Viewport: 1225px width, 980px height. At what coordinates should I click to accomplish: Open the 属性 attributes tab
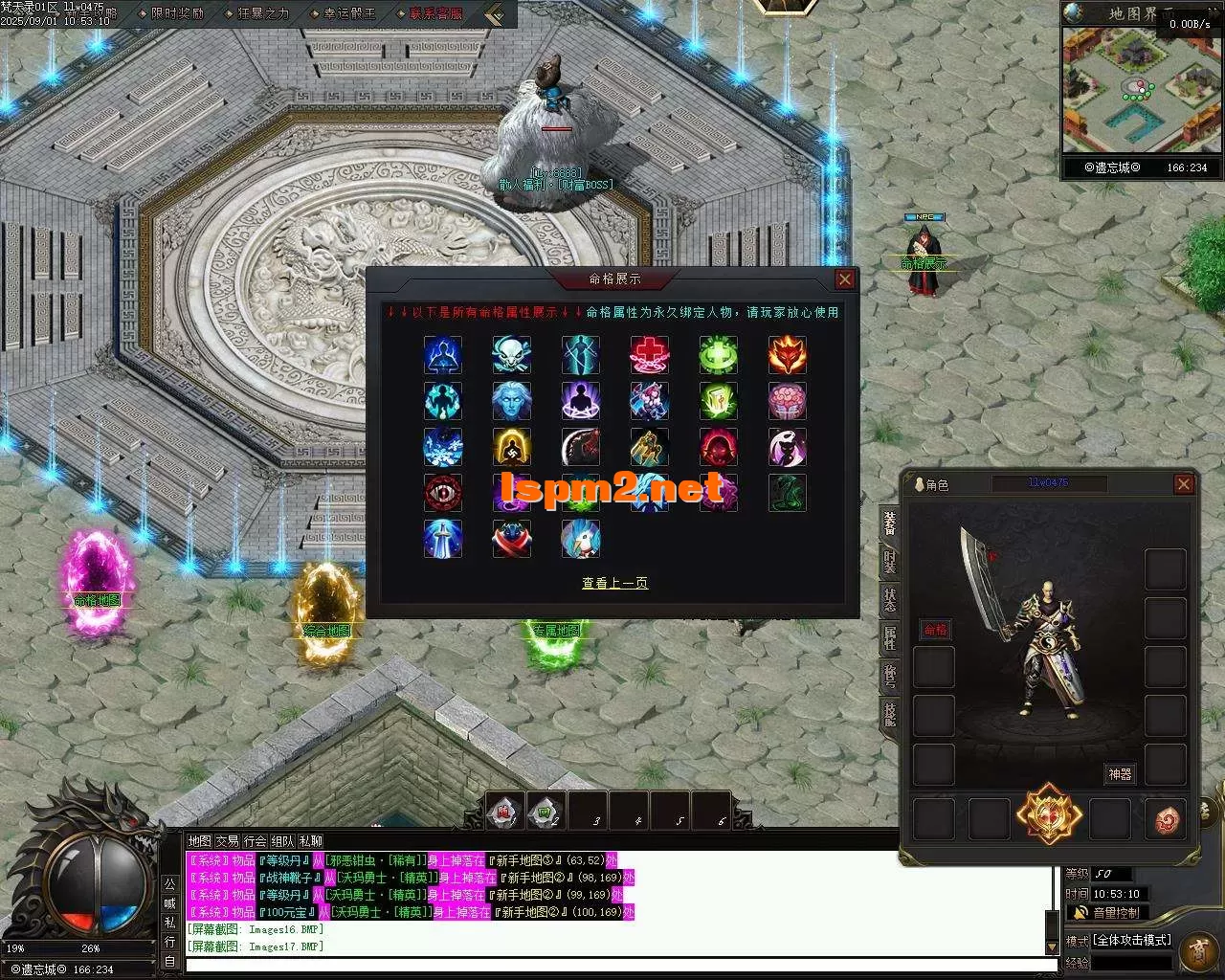pos(890,636)
